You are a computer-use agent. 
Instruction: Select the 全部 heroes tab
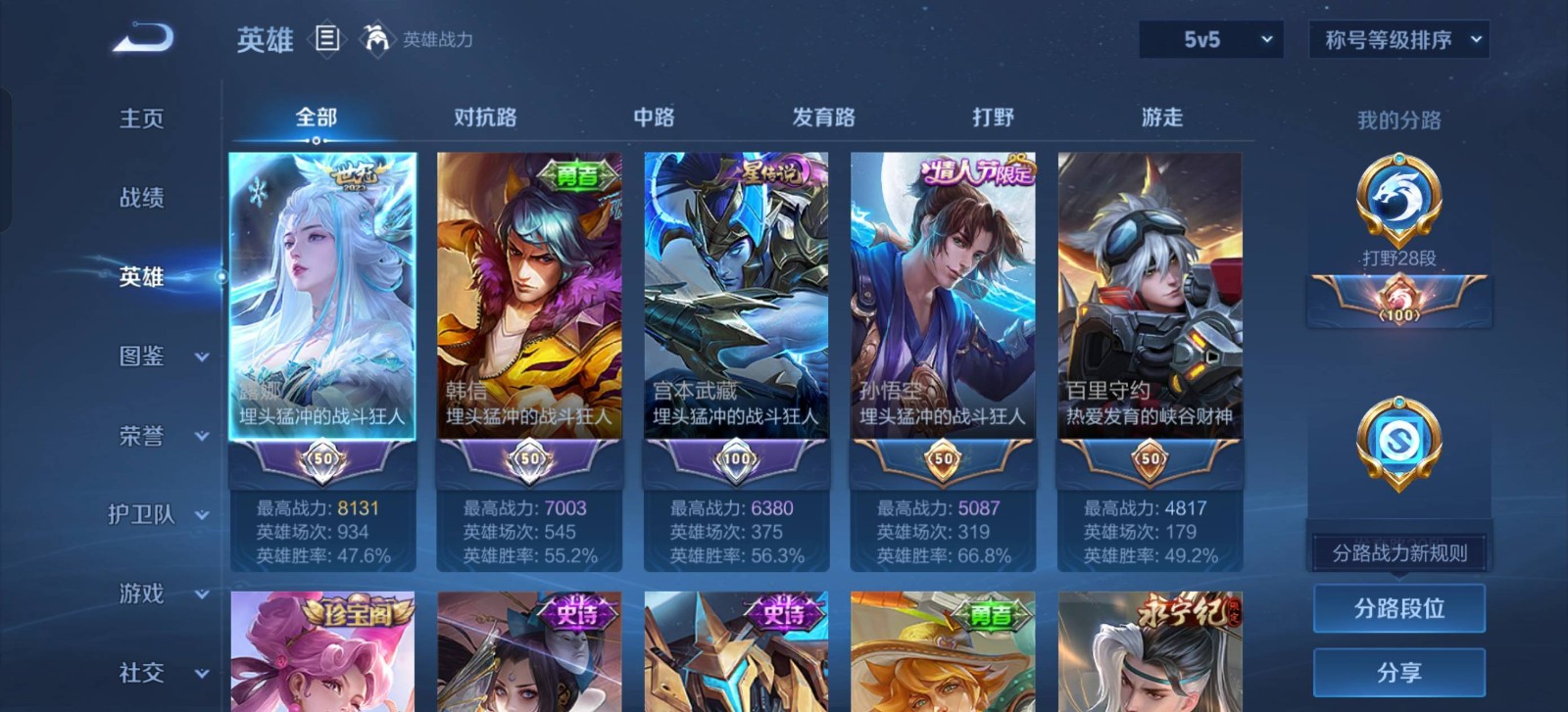tap(316, 118)
